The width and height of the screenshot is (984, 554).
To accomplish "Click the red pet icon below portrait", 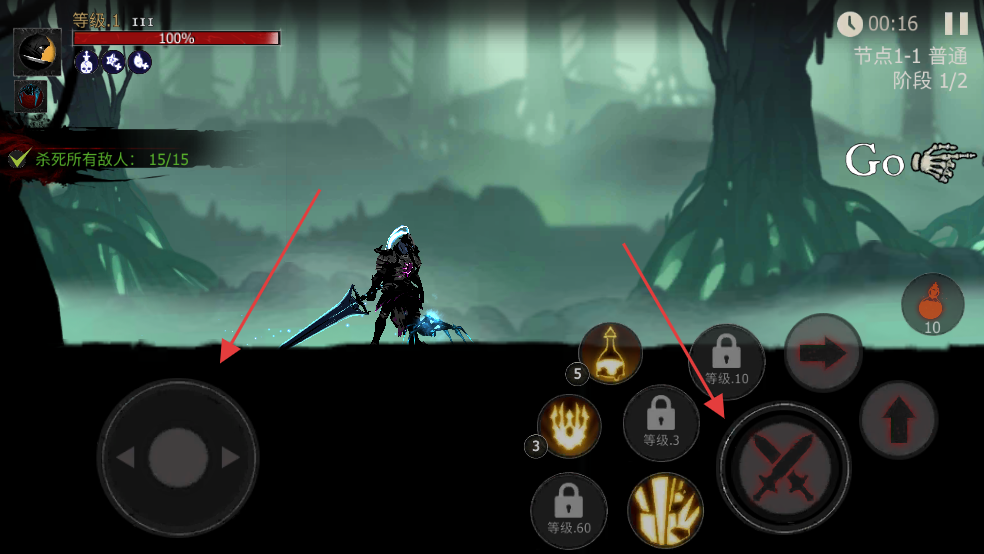I will tap(31, 98).
